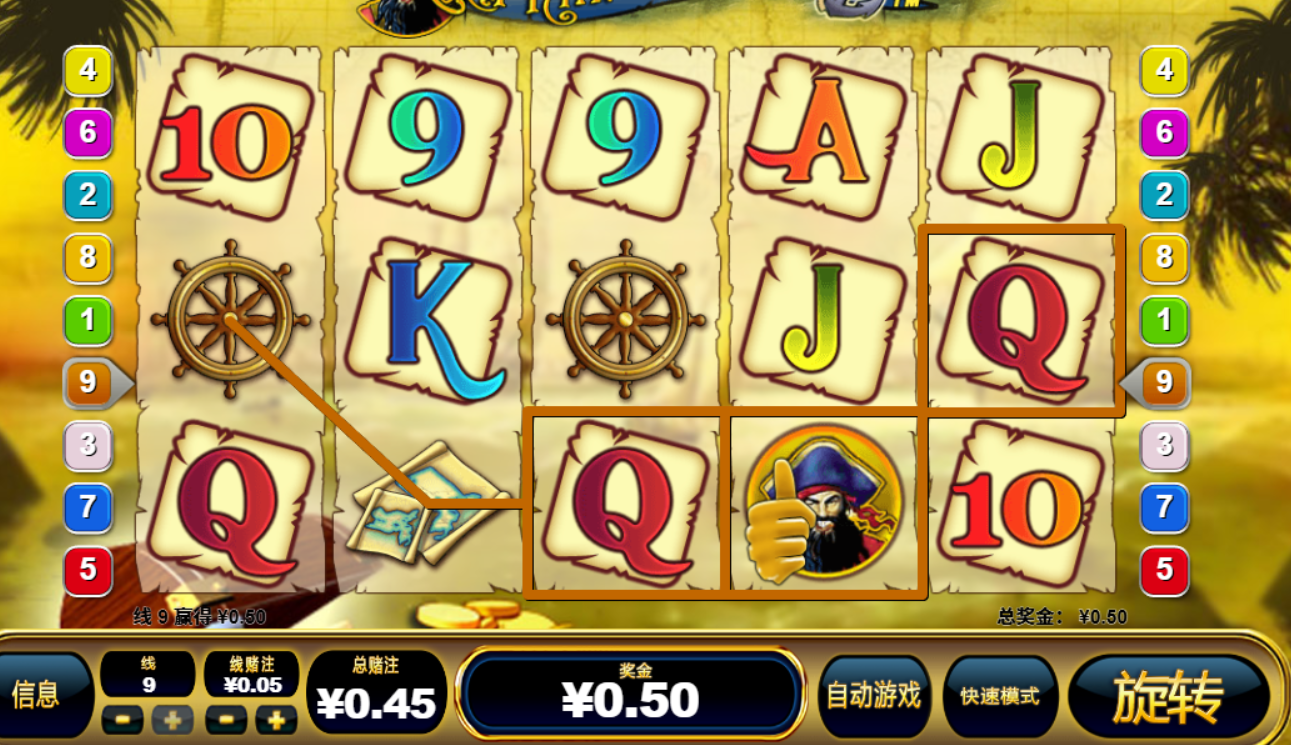Start 自动游戏 auto play
The height and width of the screenshot is (745, 1291).
point(873,696)
